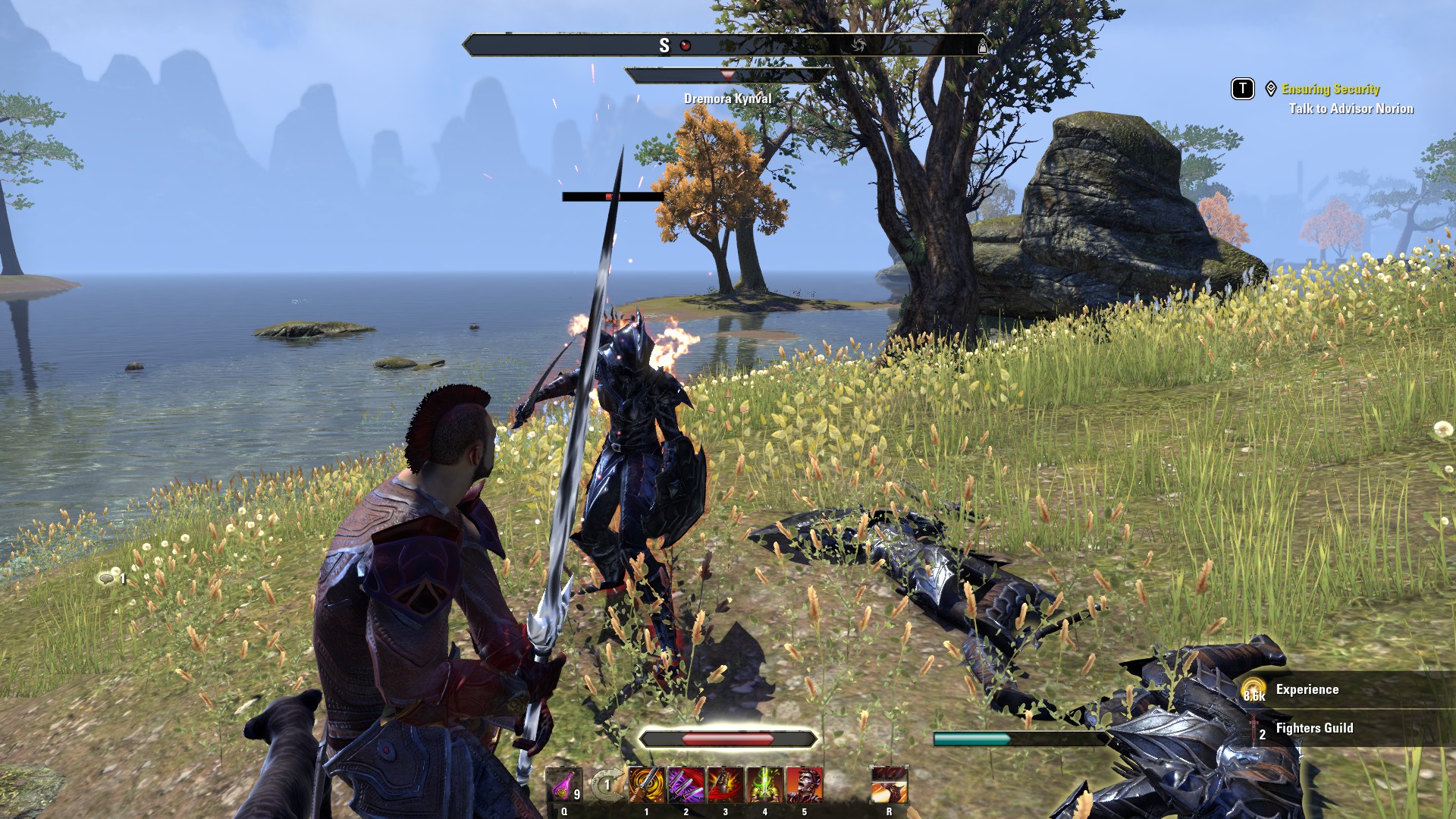Select the Ensuring Security quest tracker
The width and height of the screenshot is (1456, 819).
click(x=1330, y=89)
